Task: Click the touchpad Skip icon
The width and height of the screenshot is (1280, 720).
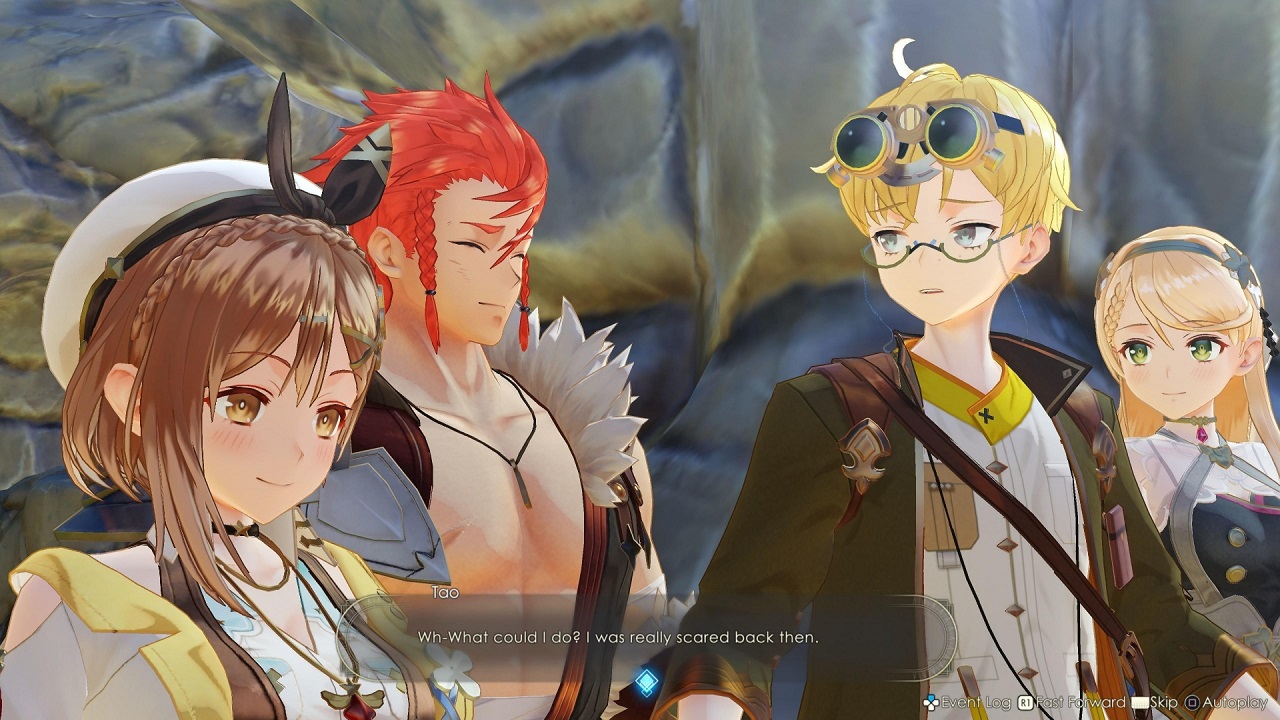Action: click(x=1140, y=701)
